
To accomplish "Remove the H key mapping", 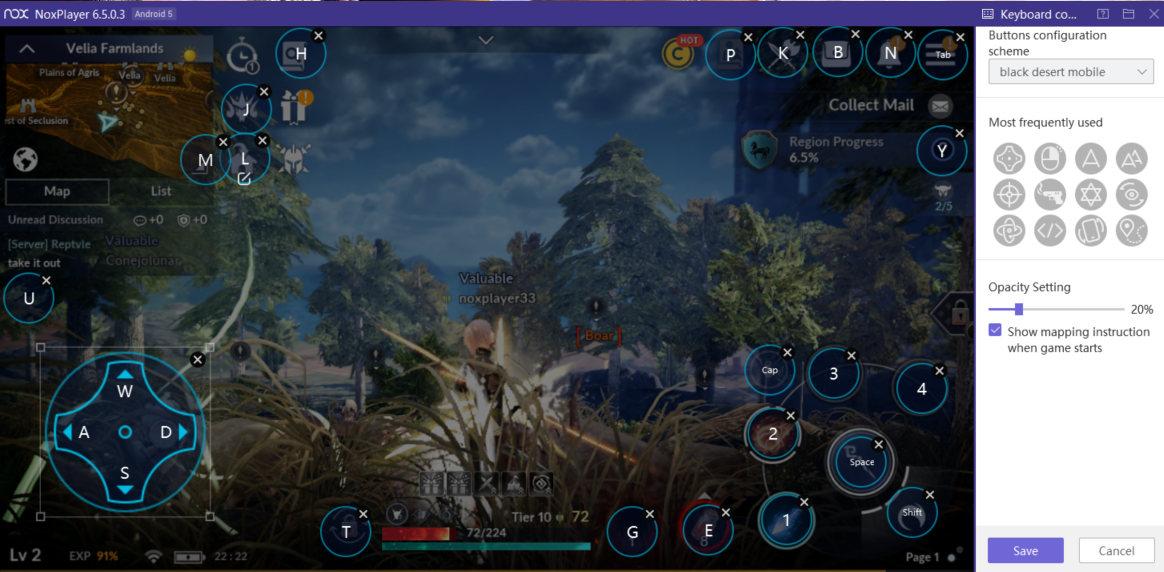I will (x=318, y=35).
